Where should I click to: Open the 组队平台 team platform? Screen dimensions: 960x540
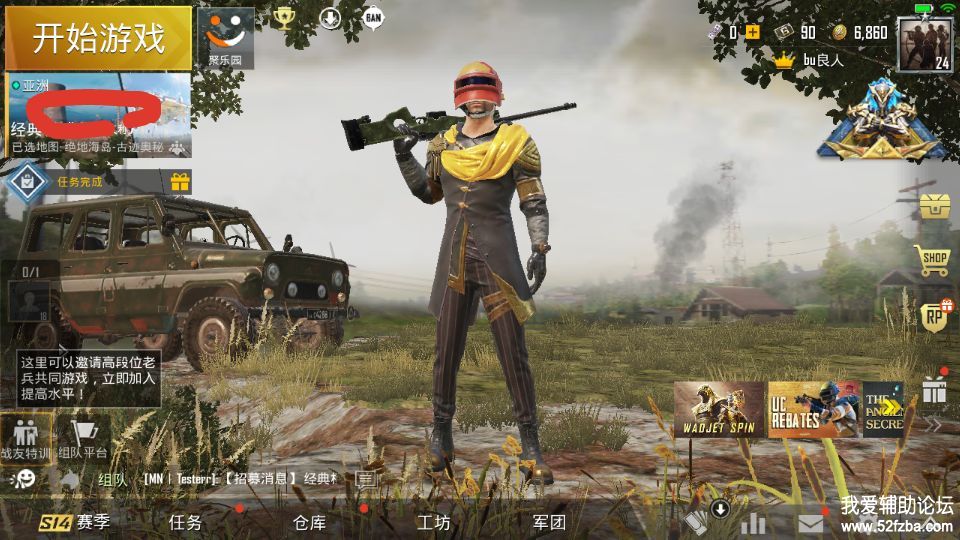click(83, 440)
